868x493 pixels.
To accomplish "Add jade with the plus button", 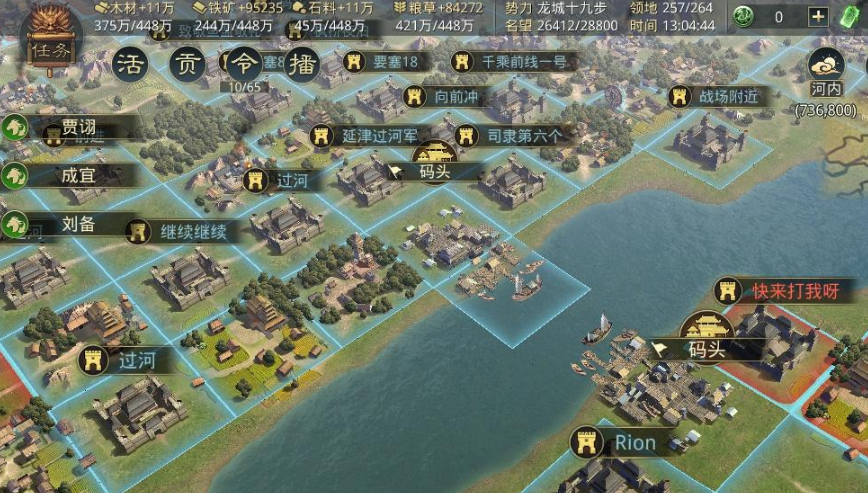I will click(x=818, y=16).
